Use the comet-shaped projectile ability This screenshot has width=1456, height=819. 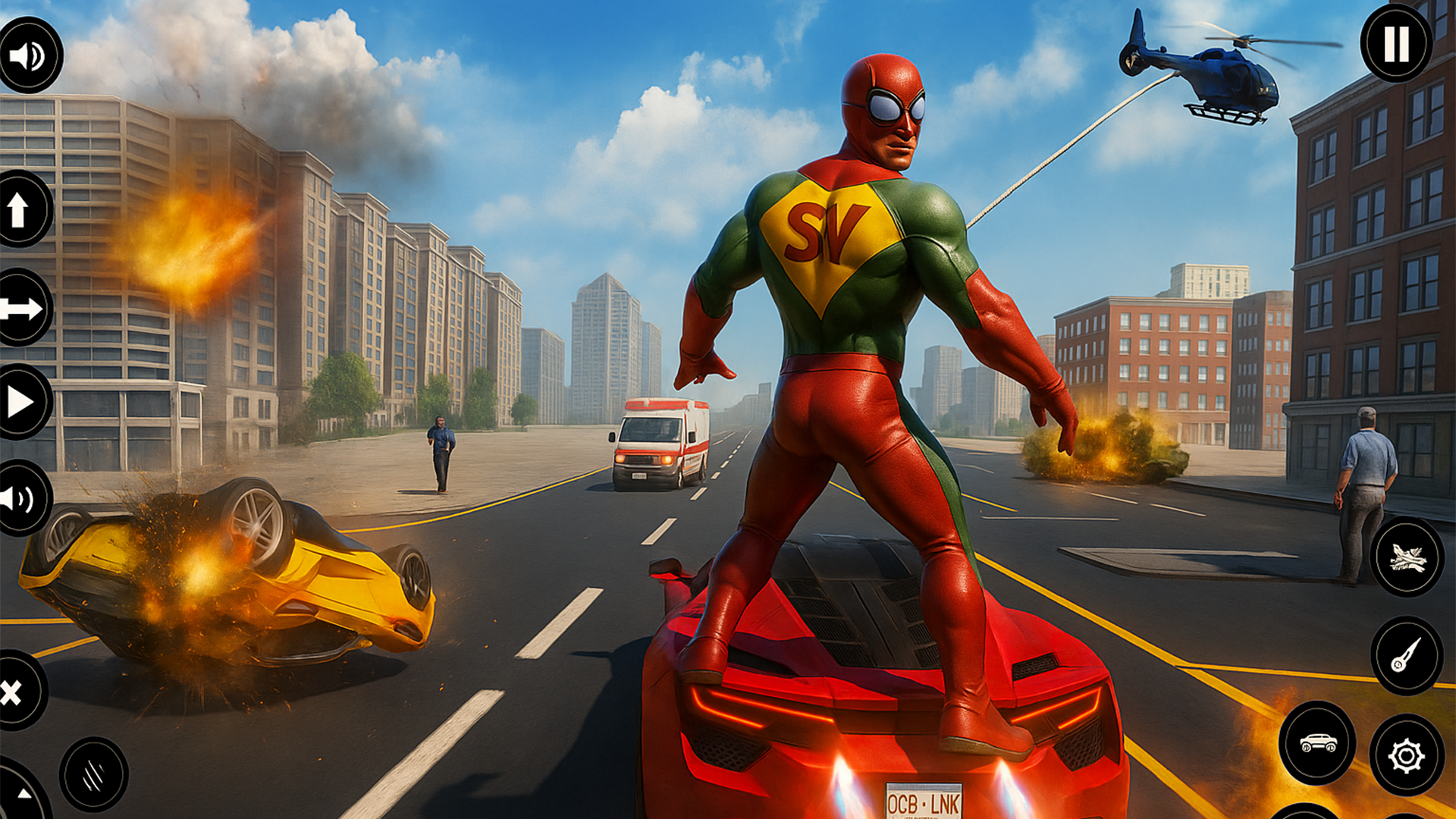pyautogui.click(x=1406, y=655)
